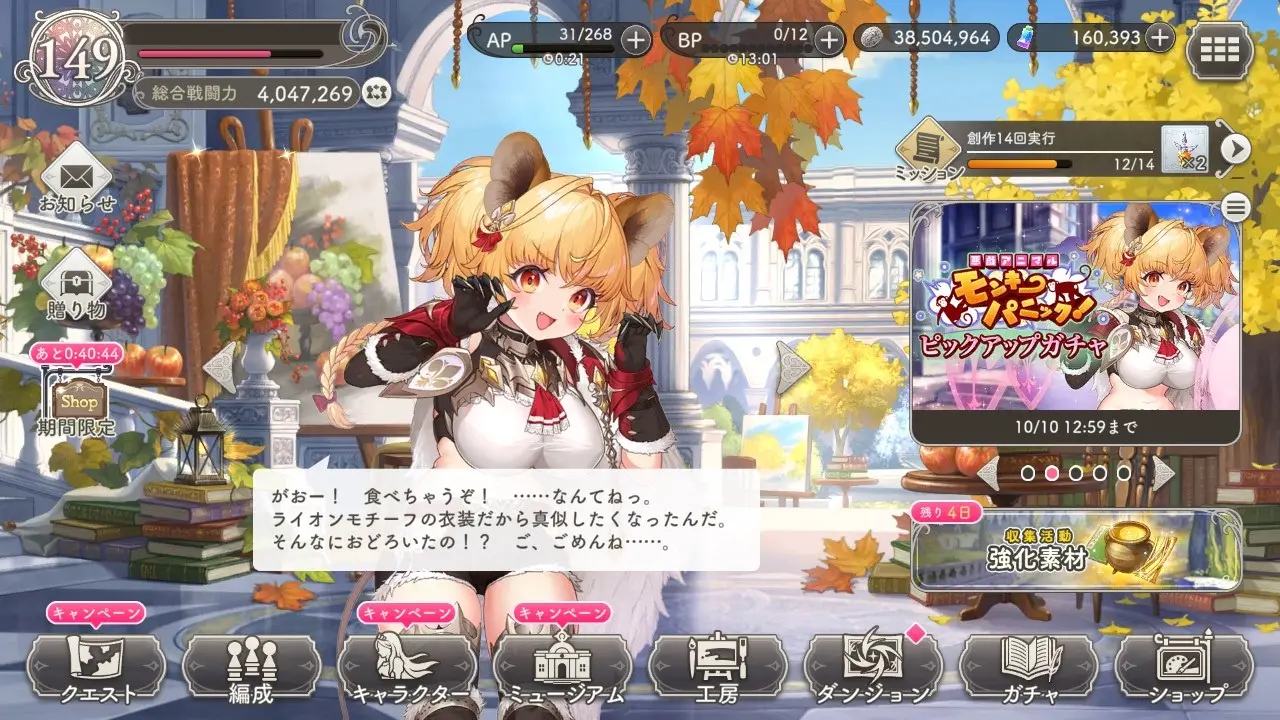Buy gems with the plus button
The width and height of the screenshot is (1280, 720).
(x=1159, y=38)
